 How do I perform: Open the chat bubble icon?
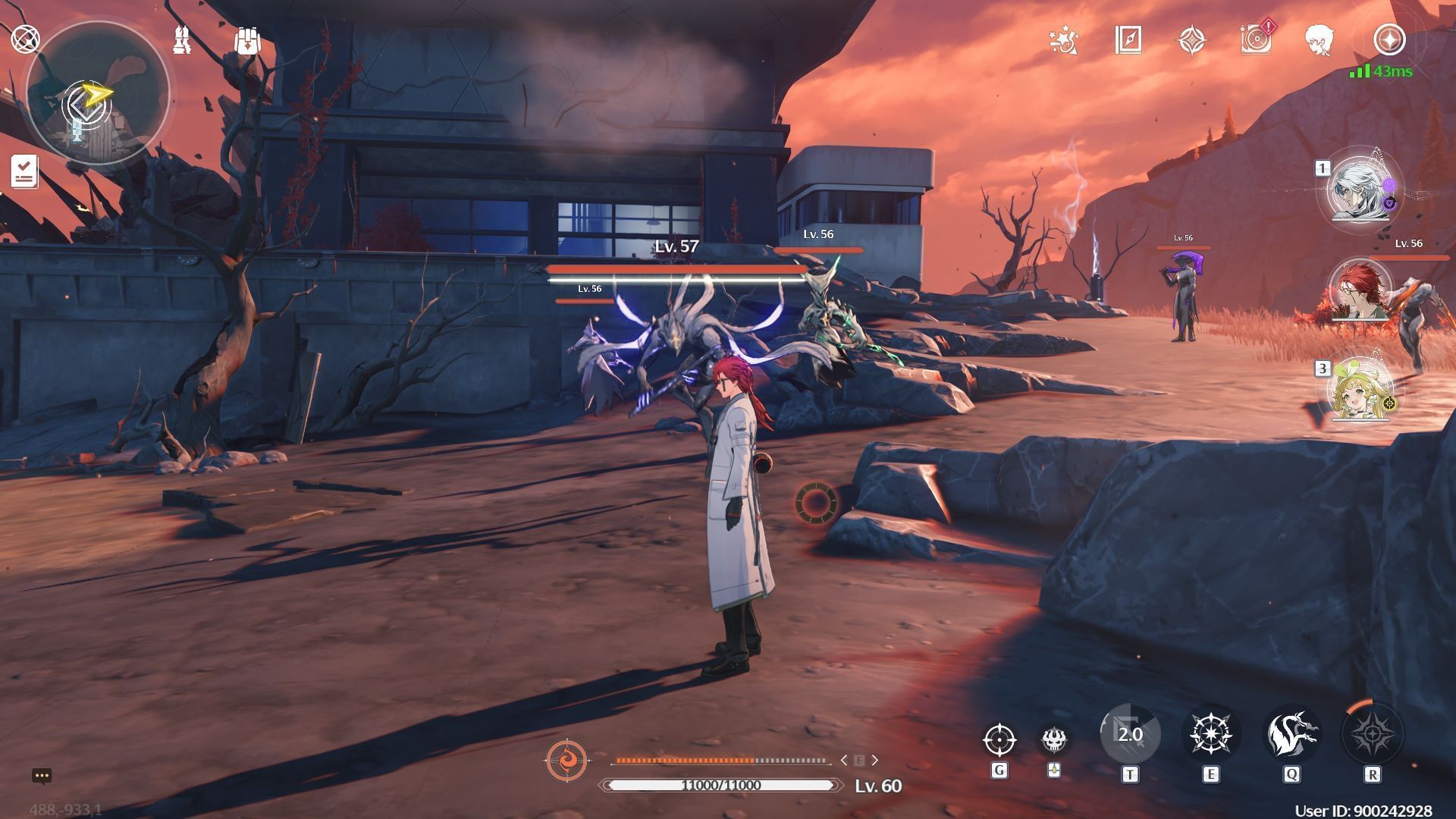tap(42, 776)
